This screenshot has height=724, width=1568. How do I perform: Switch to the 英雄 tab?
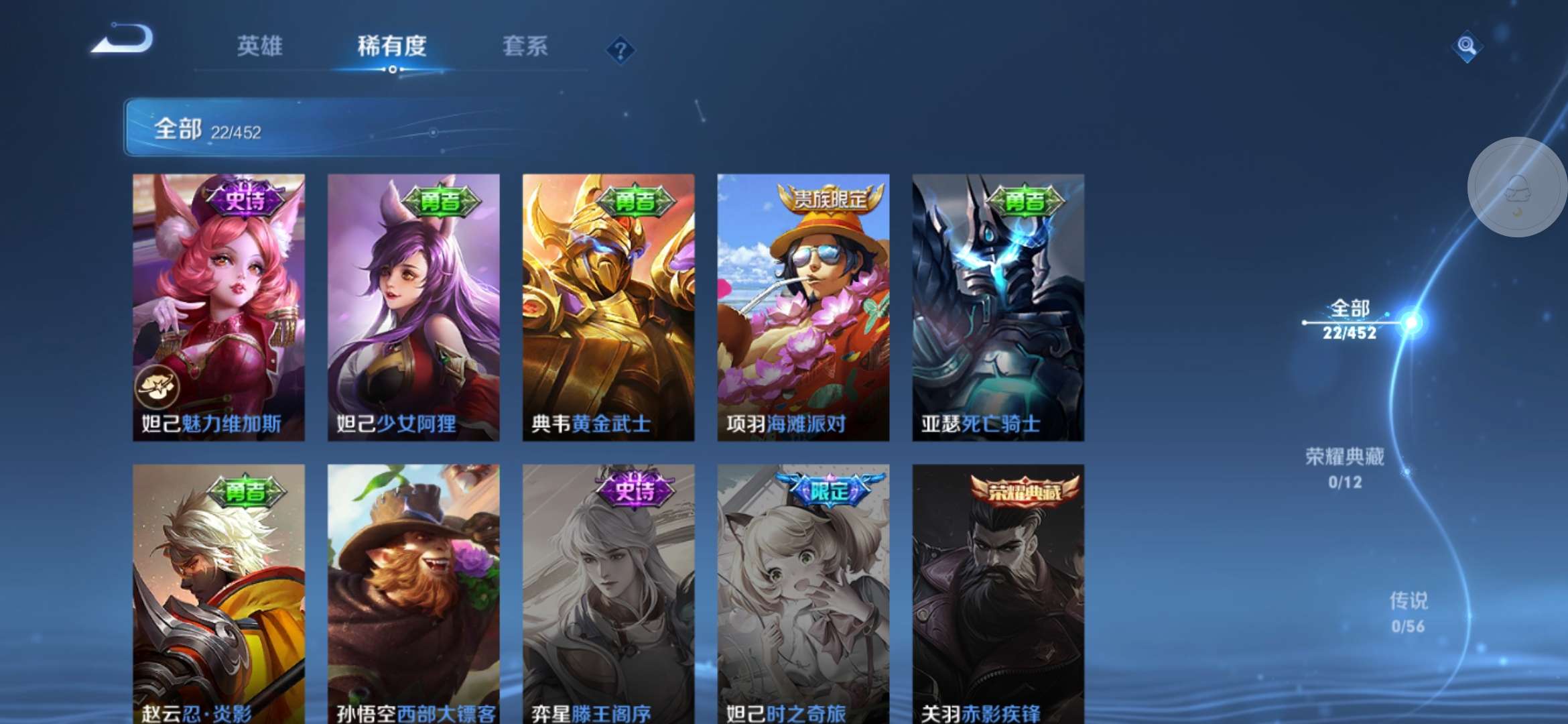[259, 48]
